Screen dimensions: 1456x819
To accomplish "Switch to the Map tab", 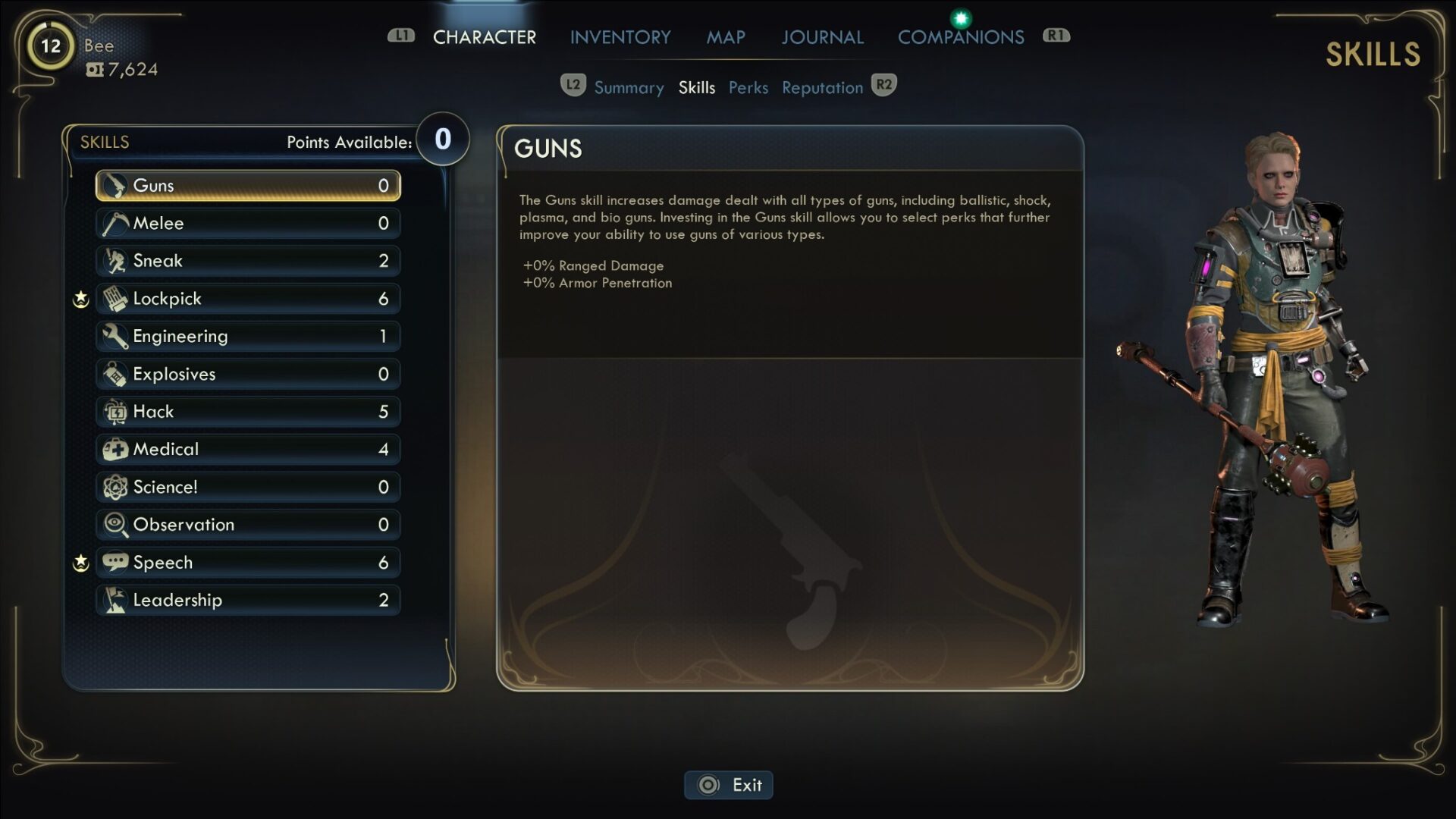I will click(x=726, y=37).
